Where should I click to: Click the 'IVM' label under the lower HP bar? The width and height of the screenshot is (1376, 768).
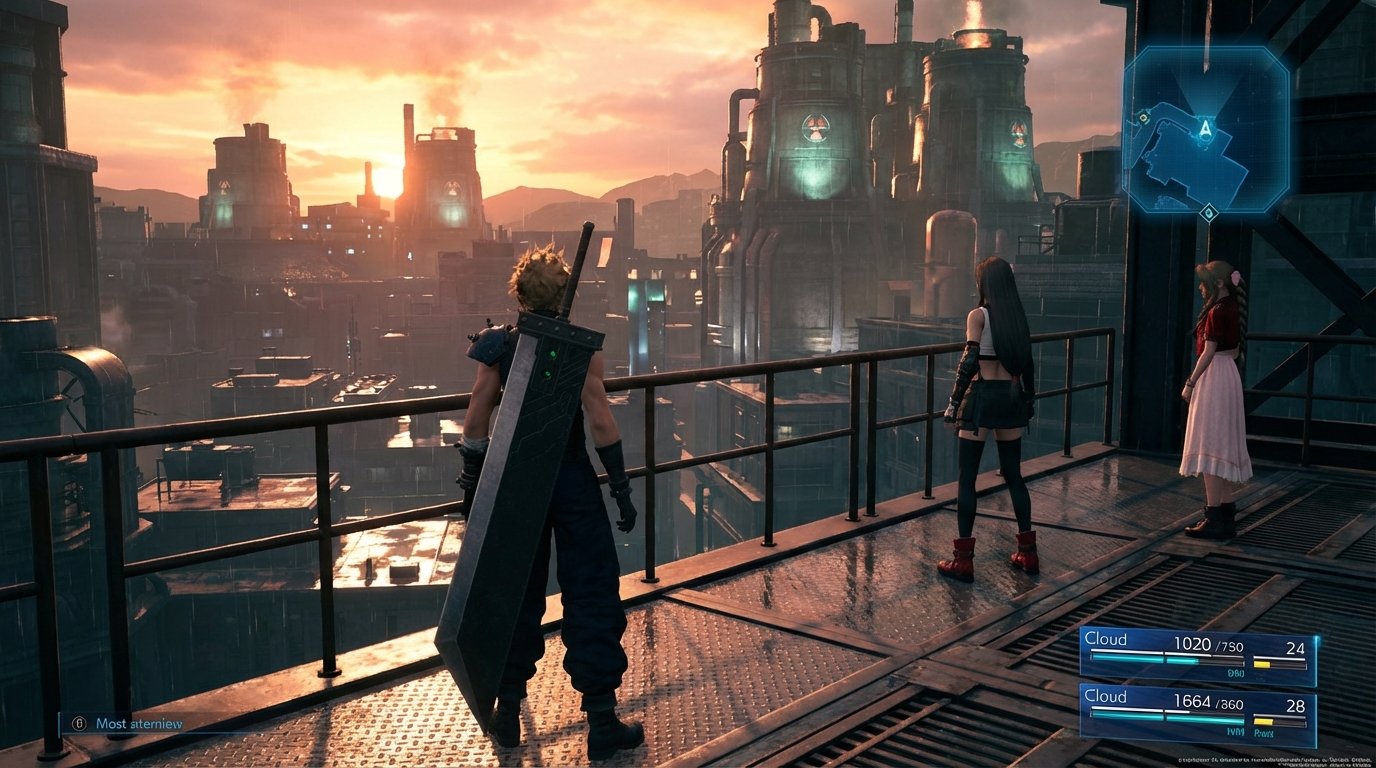pyautogui.click(x=1236, y=730)
